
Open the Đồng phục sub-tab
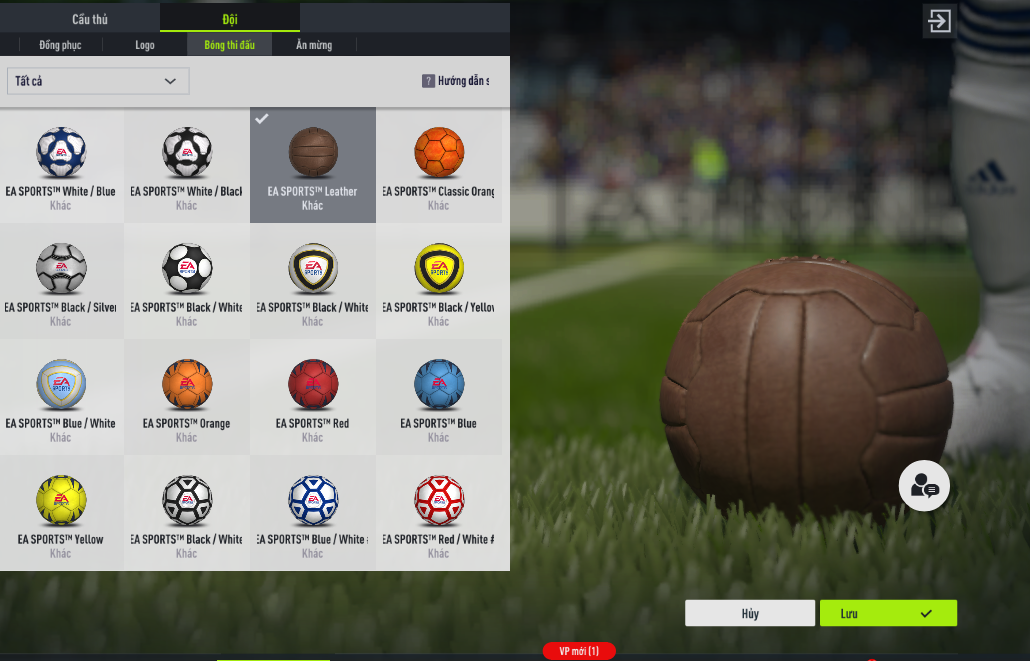[x=61, y=45]
